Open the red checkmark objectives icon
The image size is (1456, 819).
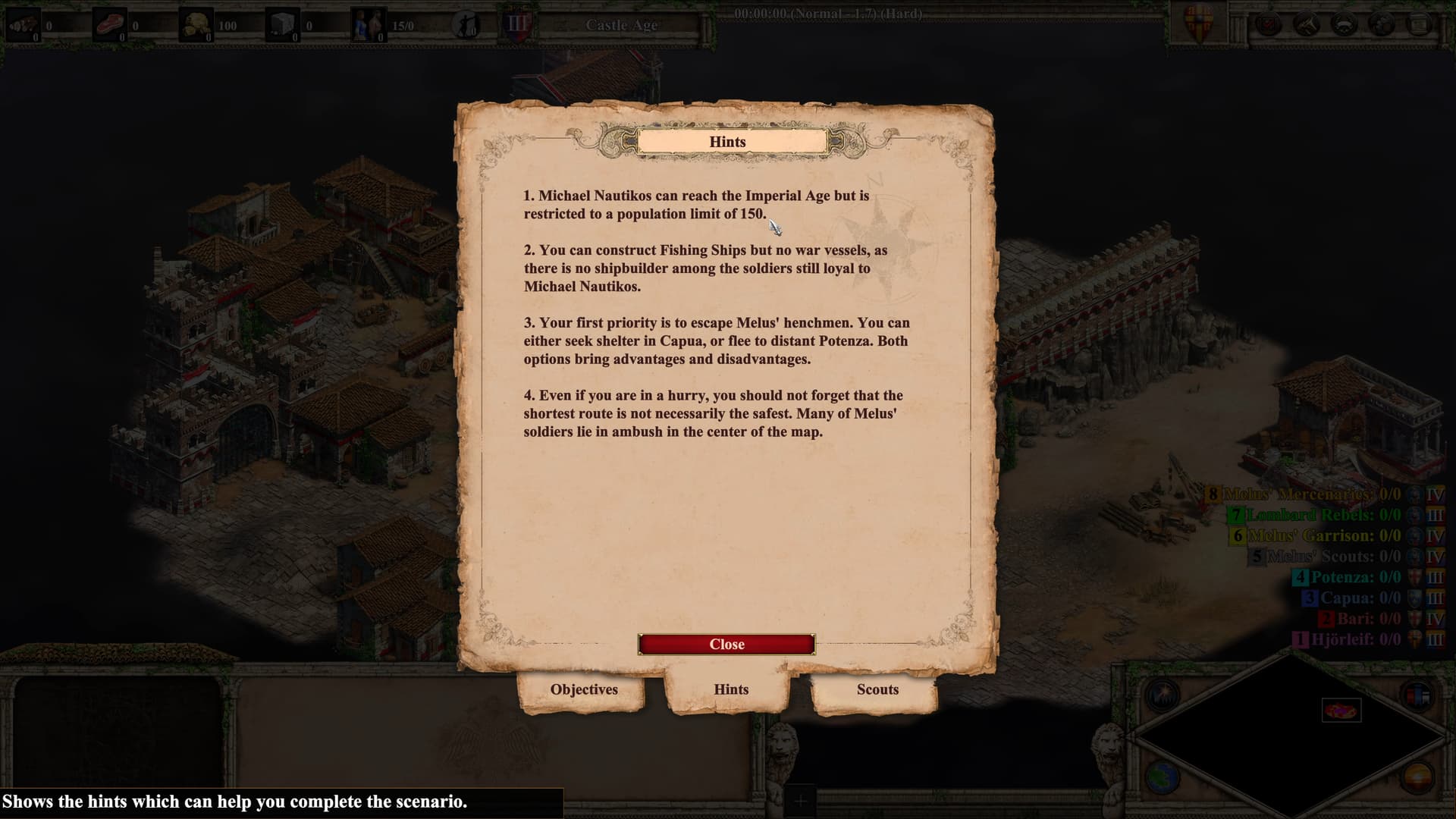pyautogui.click(x=1268, y=25)
